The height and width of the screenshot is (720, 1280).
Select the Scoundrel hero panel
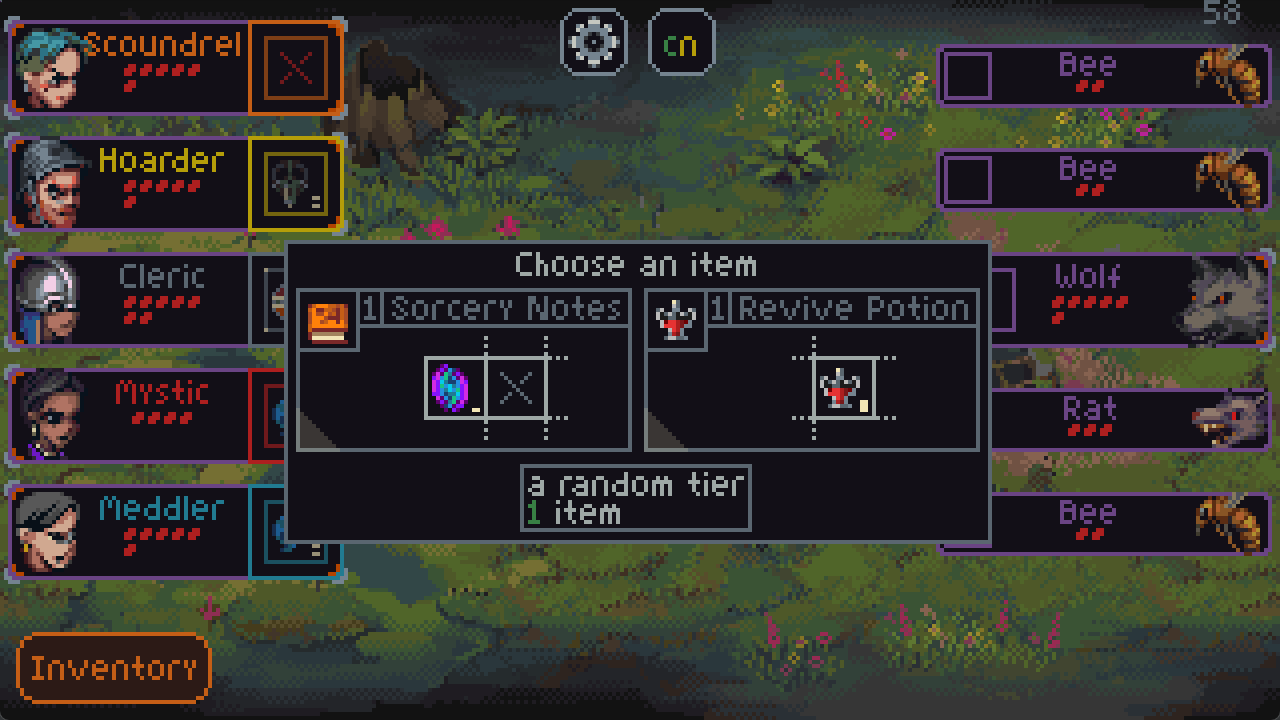130,68
